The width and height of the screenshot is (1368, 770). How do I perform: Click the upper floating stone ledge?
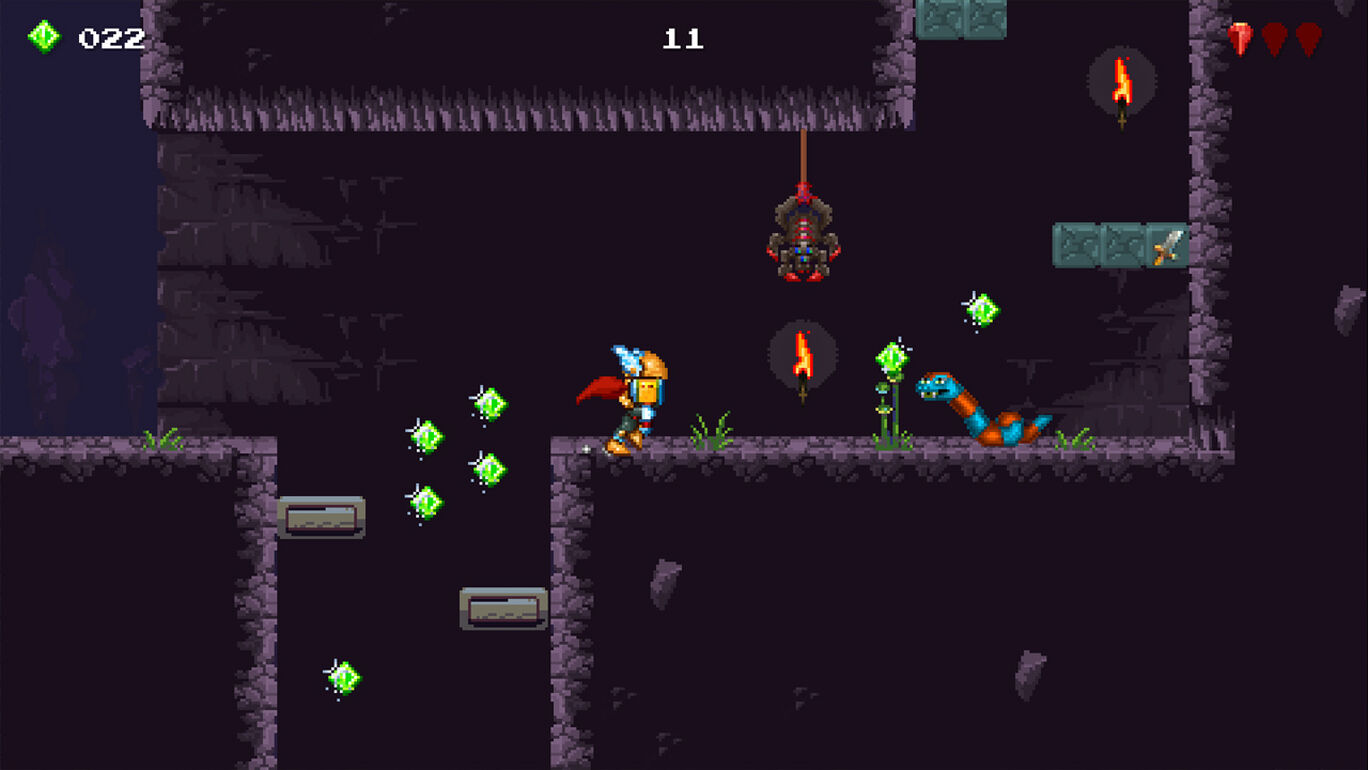click(320, 518)
